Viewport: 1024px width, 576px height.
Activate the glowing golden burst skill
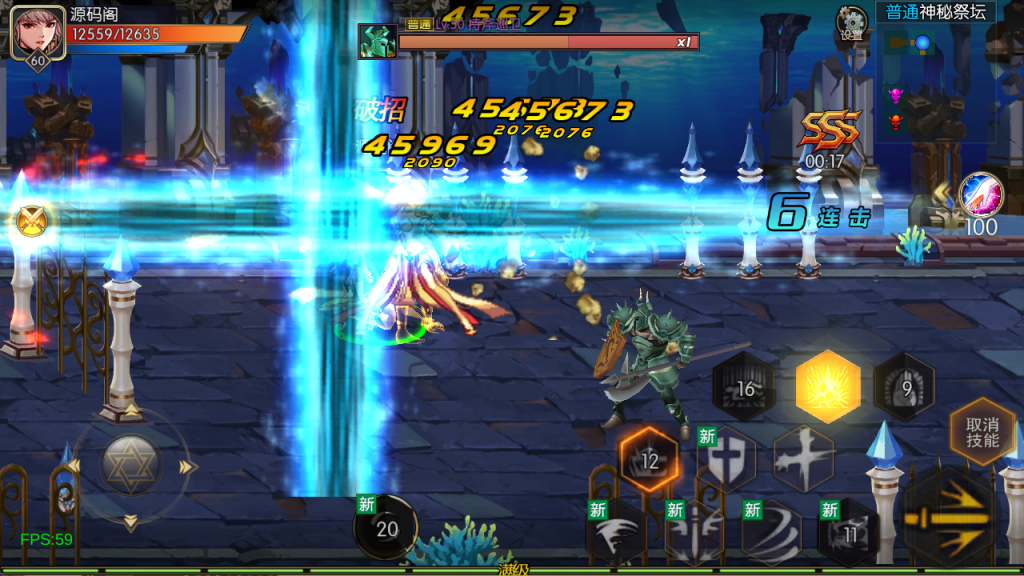click(828, 386)
